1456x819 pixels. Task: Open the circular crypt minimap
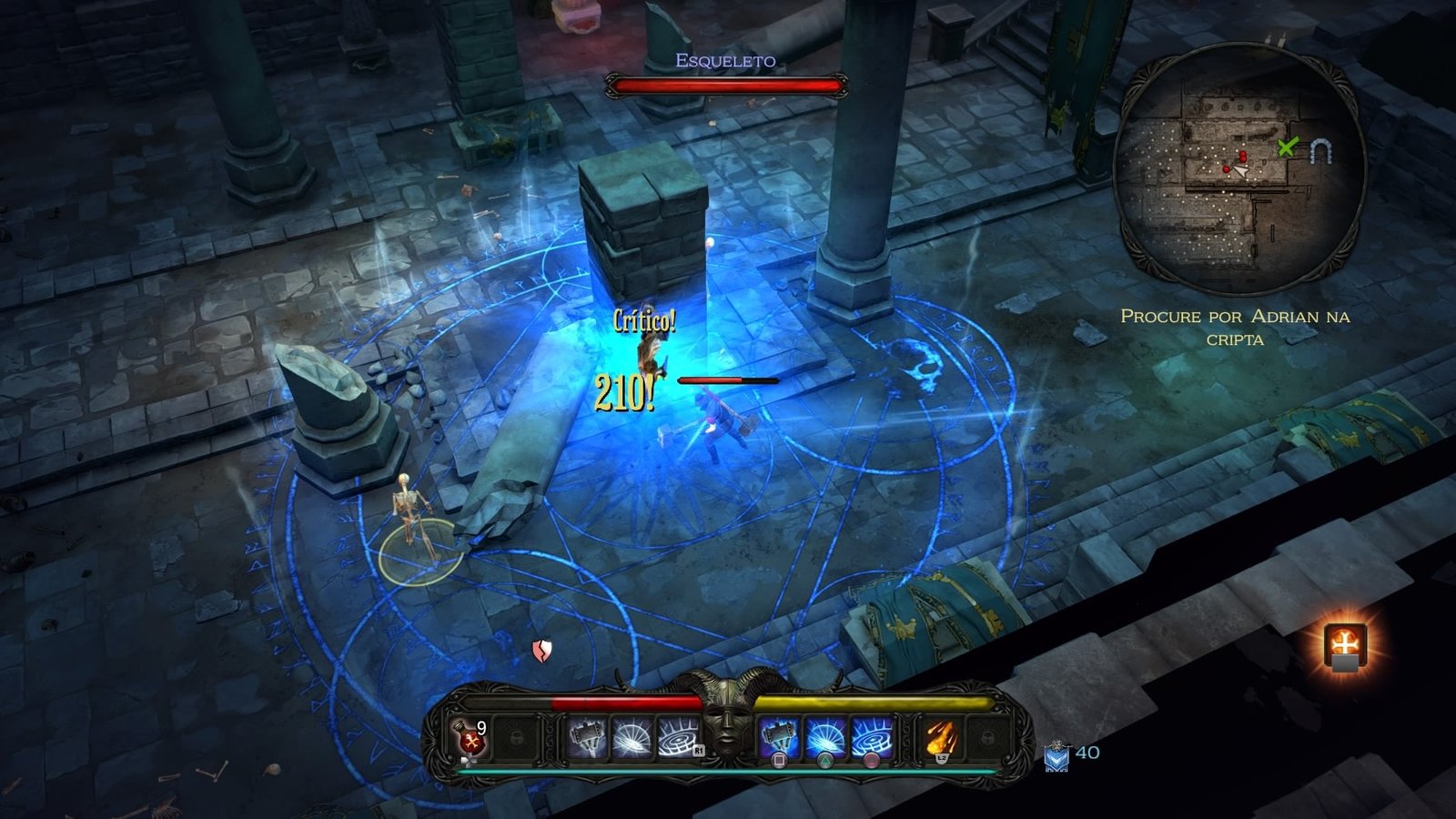pyautogui.click(x=1239, y=173)
